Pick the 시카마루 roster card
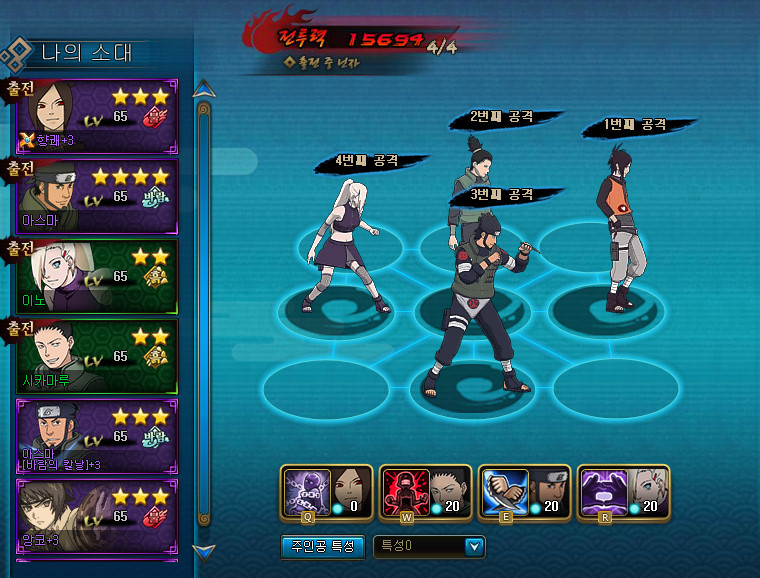This screenshot has width=760, height=578. pyautogui.click(x=97, y=355)
